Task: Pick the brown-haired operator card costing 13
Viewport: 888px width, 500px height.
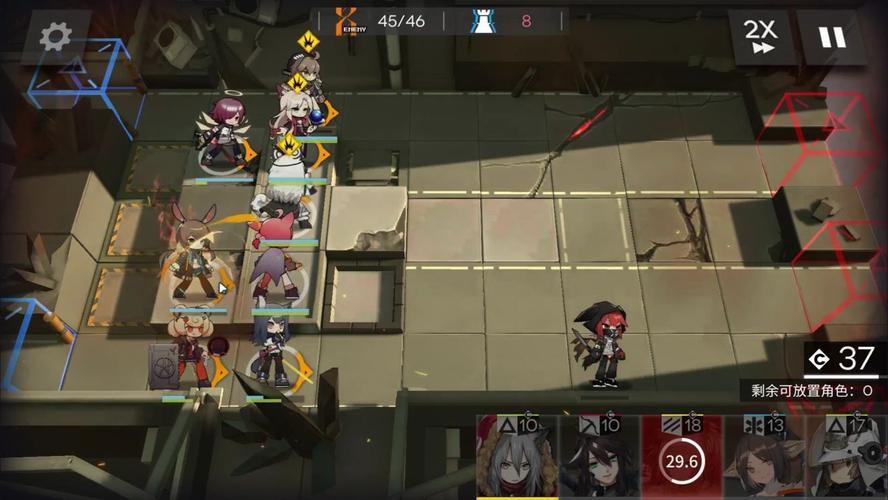Action: tap(762, 459)
